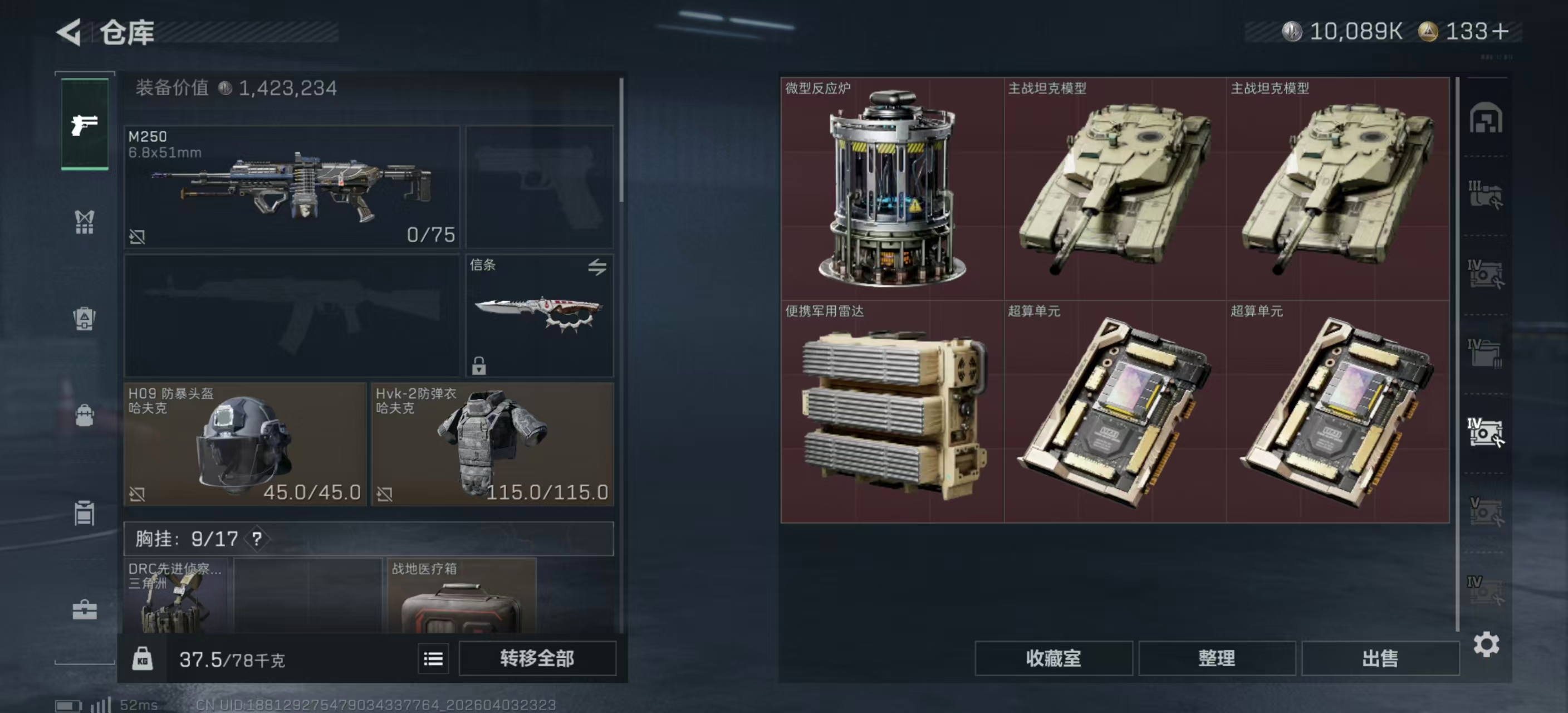Toggle the list view icon
This screenshot has height=713, width=1568.
coord(433,659)
